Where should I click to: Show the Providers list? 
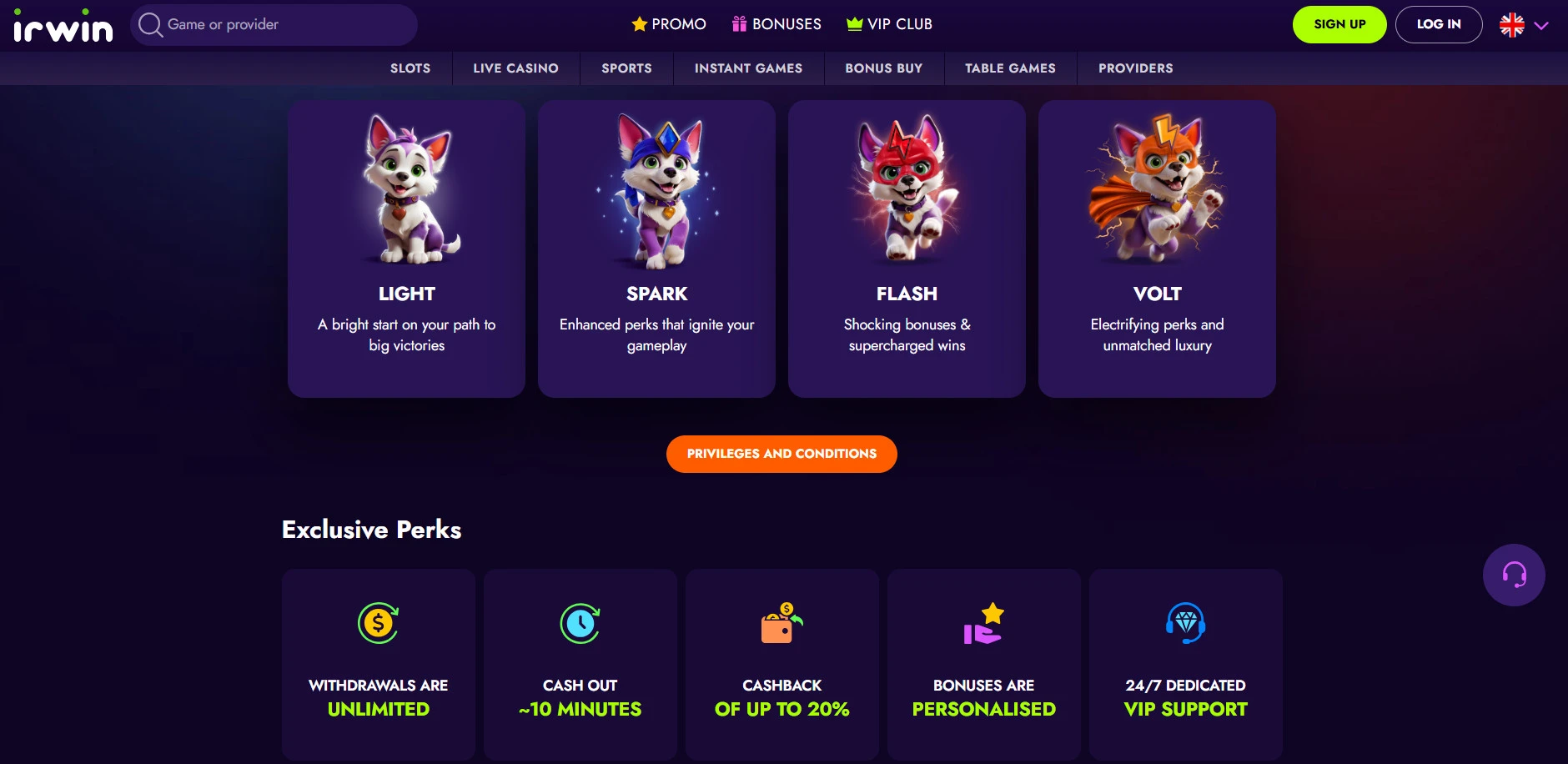[x=1135, y=68]
